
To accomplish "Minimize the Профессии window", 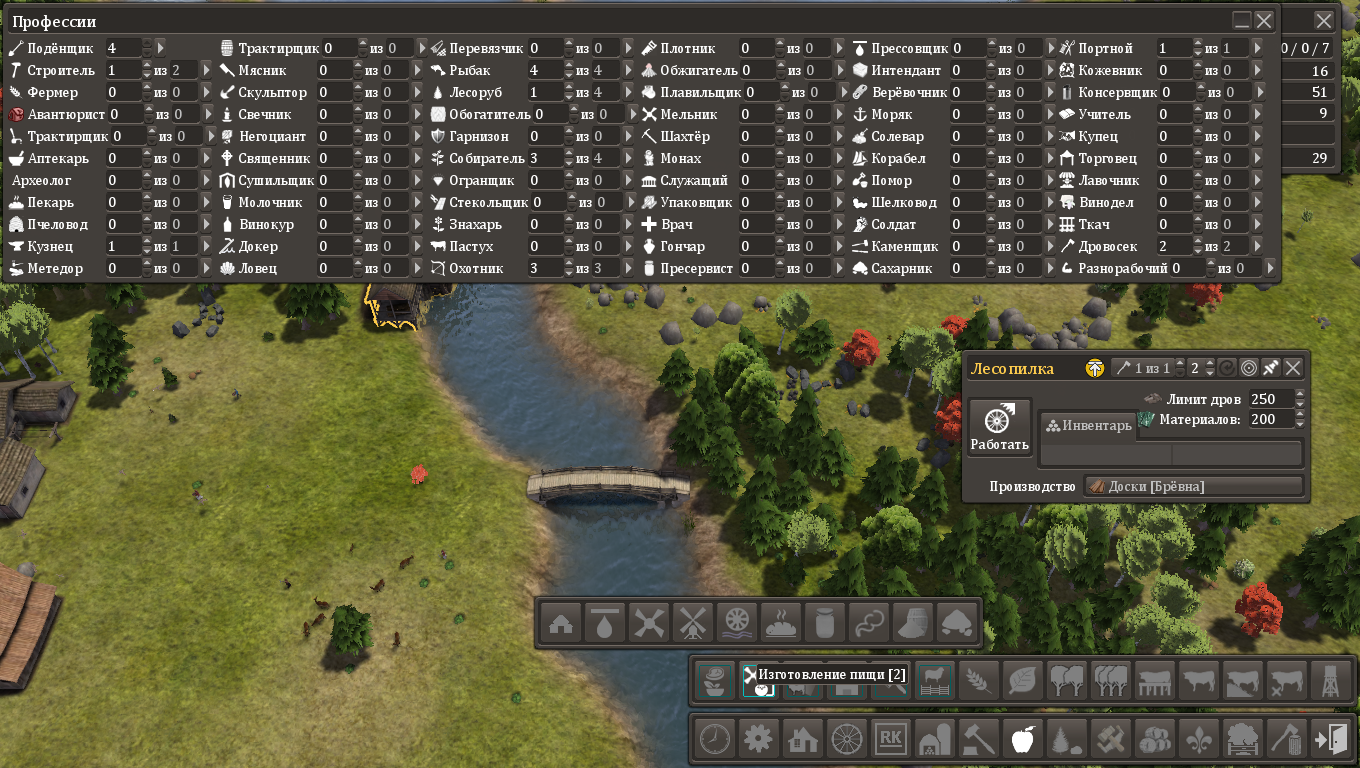I will coord(1242,20).
